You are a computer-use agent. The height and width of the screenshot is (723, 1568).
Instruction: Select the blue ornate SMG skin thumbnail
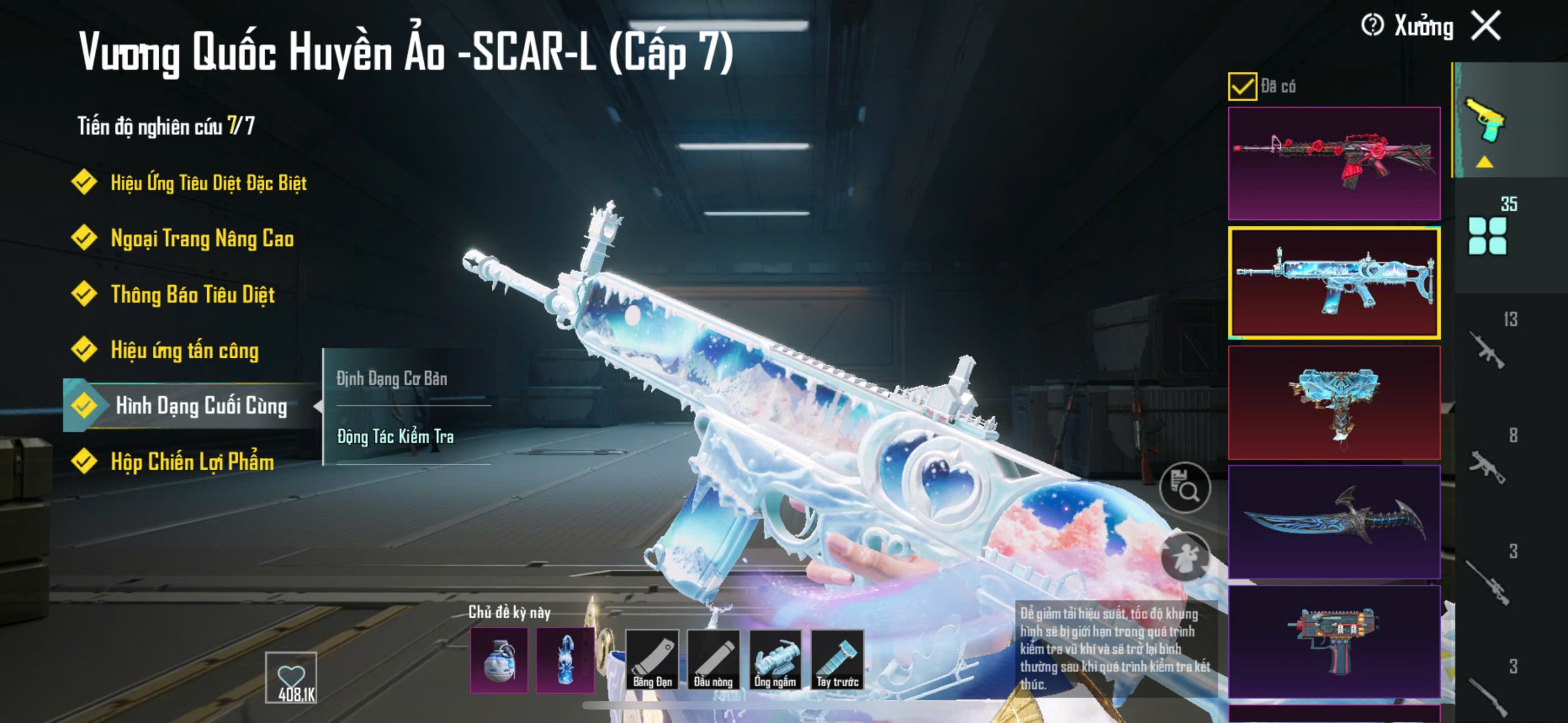1334,402
